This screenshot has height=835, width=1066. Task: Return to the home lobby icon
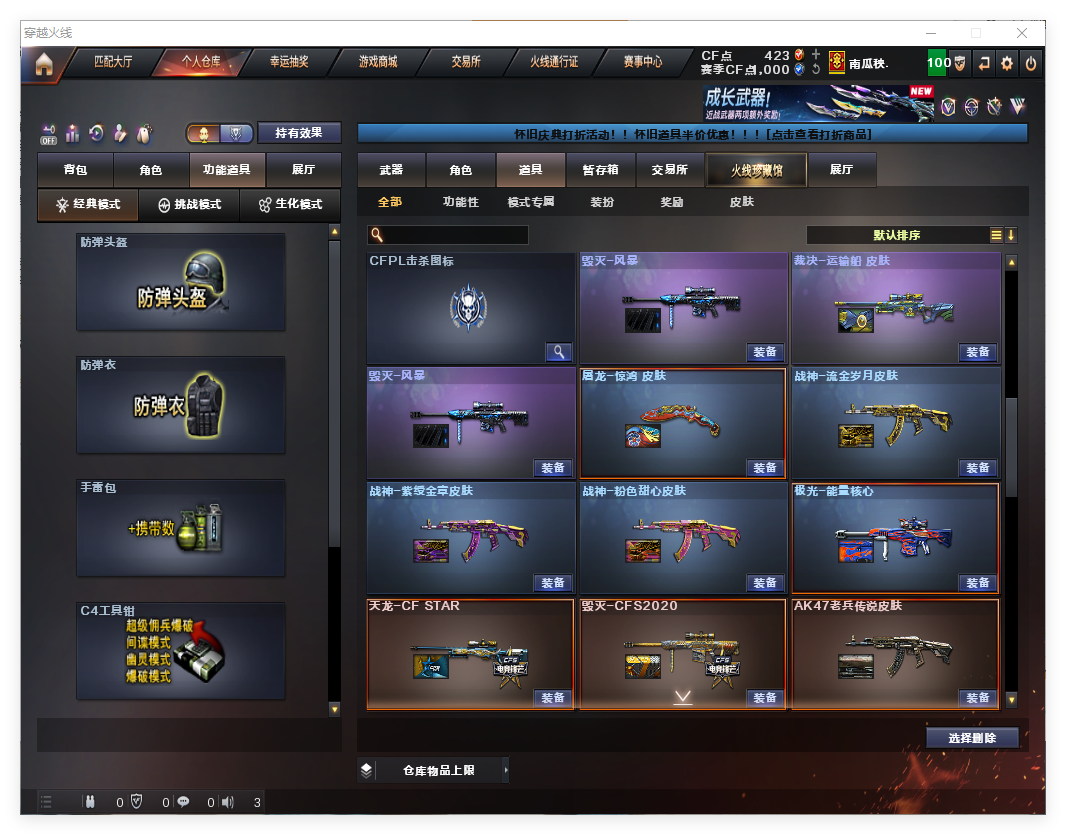[43, 64]
